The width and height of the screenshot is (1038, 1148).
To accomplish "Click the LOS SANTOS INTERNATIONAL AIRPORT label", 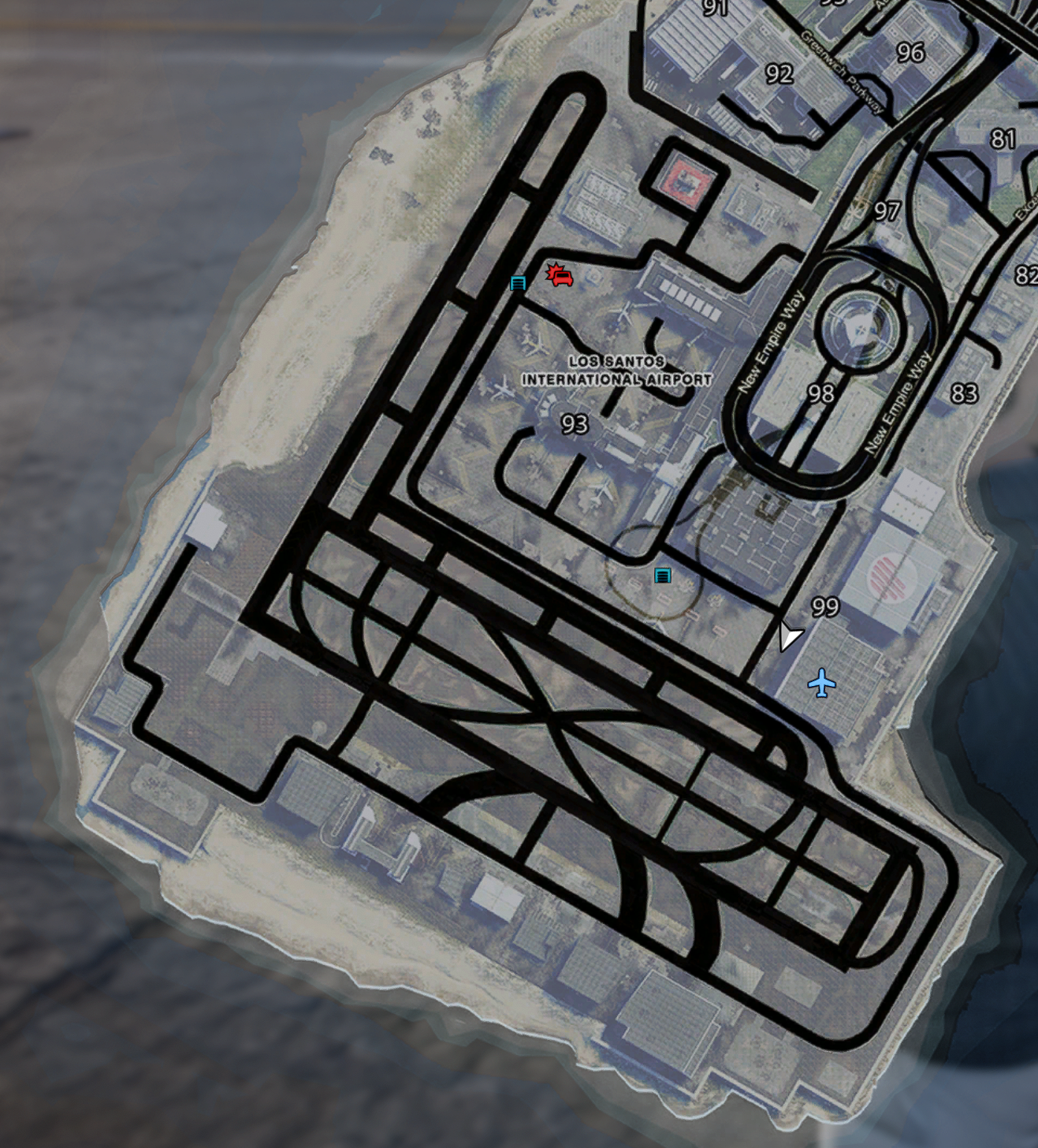I will point(616,369).
